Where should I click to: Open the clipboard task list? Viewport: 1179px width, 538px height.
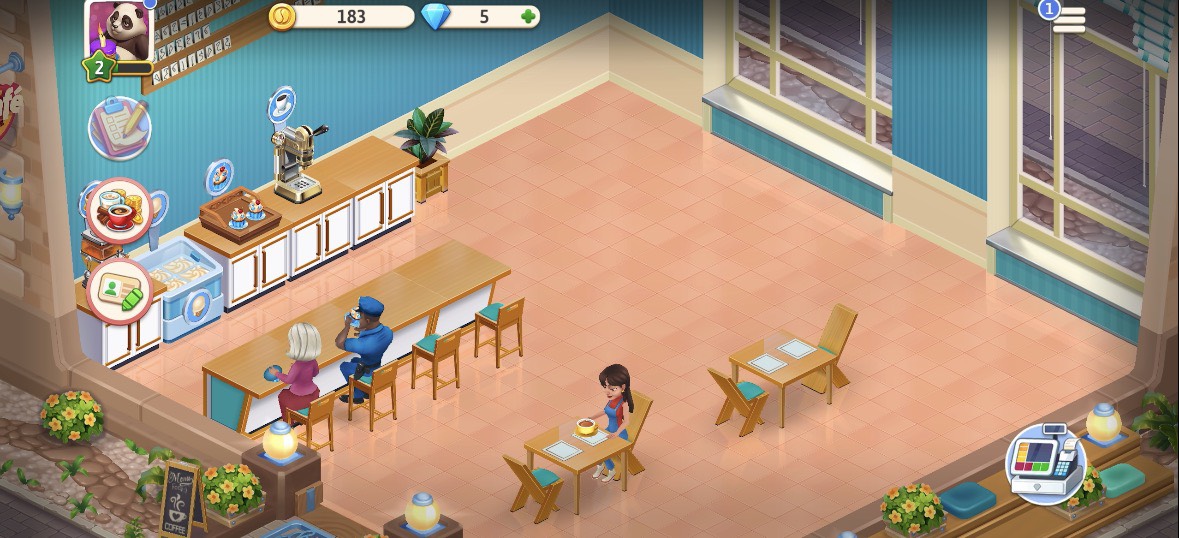click(119, 127)
